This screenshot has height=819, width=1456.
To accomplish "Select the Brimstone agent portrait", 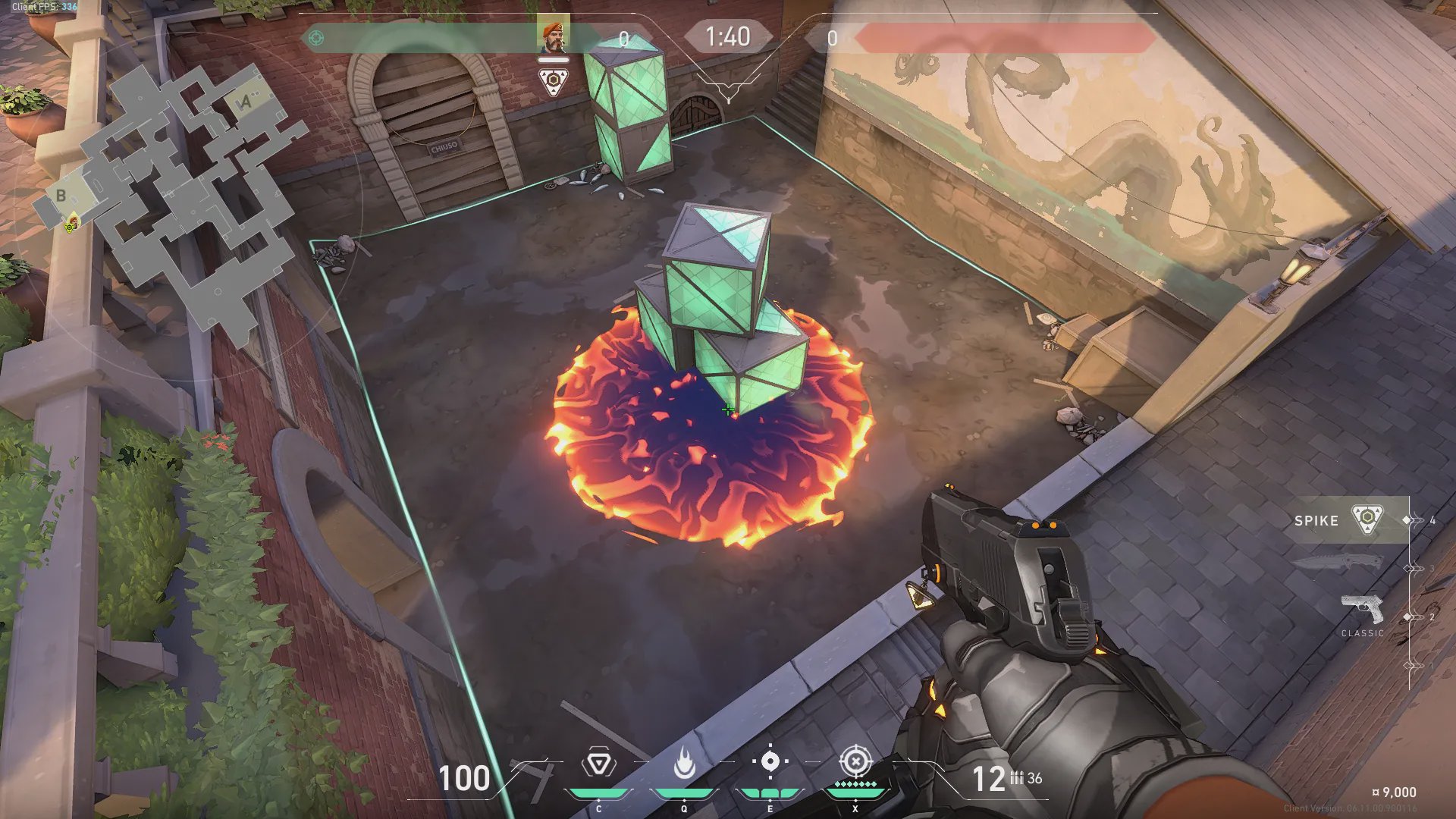I will click(x=553, y=36).
